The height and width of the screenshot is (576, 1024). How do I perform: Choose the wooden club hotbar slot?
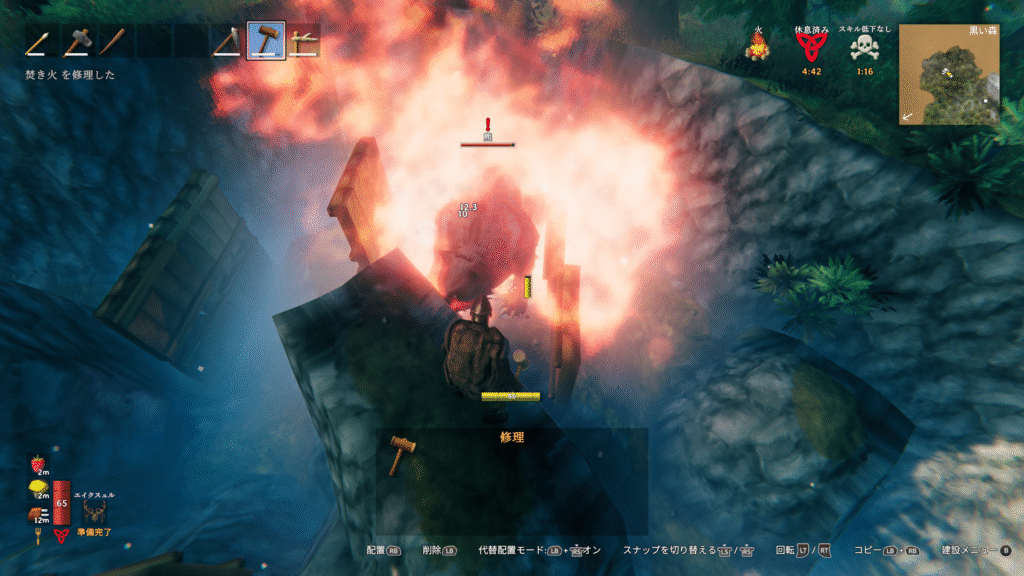pyautogui.click(x=116, y=42)
